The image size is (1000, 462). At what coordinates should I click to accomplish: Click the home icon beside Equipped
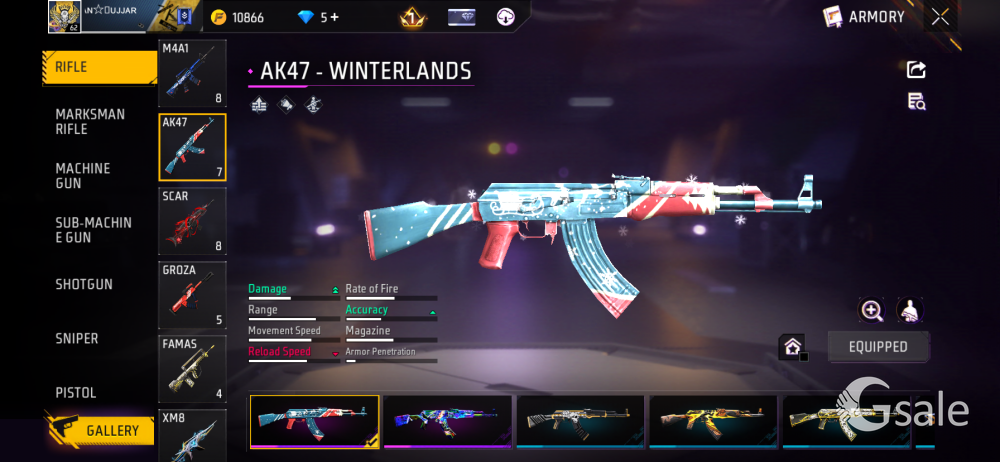792,347
